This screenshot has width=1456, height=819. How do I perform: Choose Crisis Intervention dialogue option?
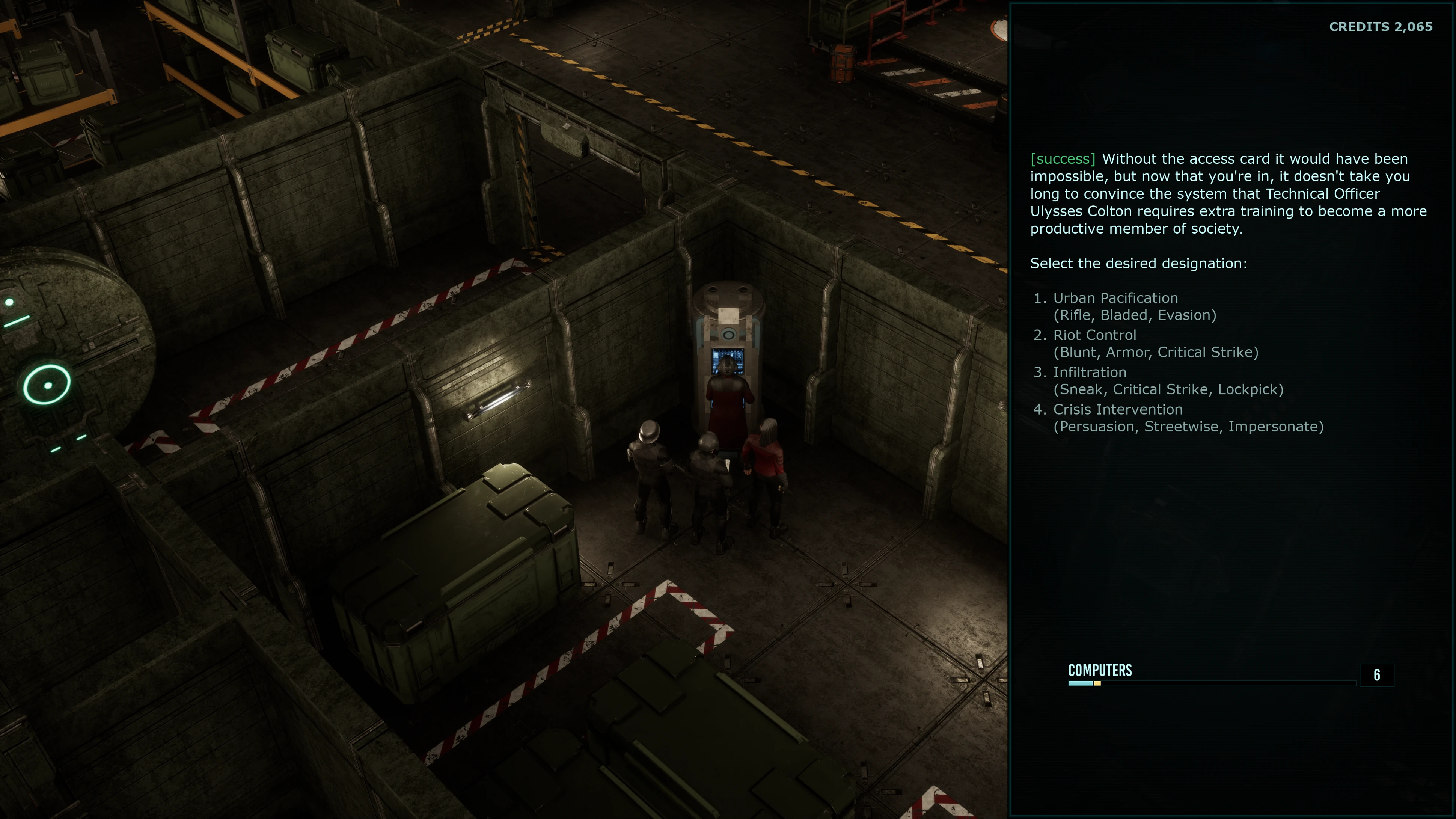click(1117, 409)
